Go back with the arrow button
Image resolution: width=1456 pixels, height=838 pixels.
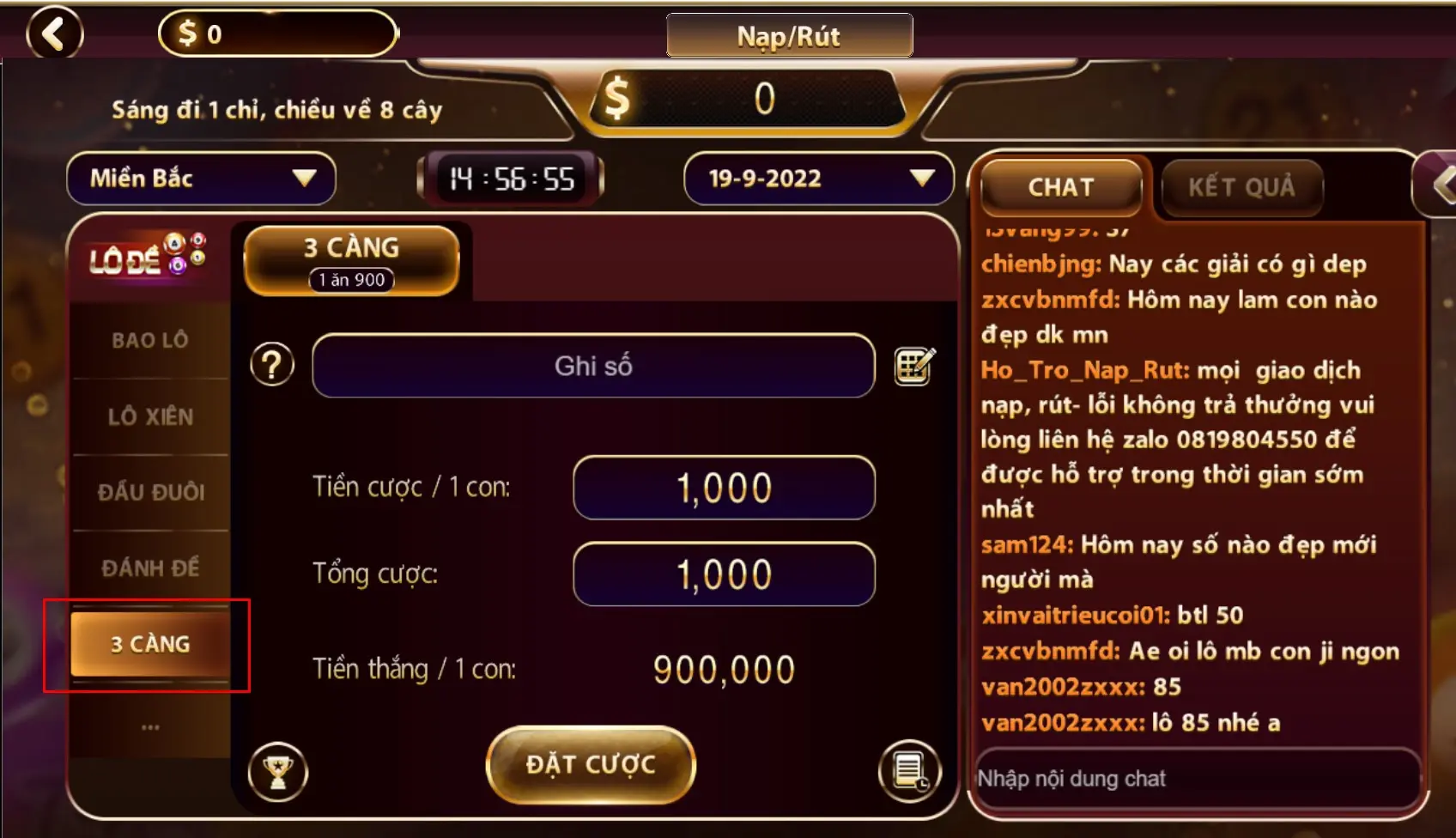[55, 33]
